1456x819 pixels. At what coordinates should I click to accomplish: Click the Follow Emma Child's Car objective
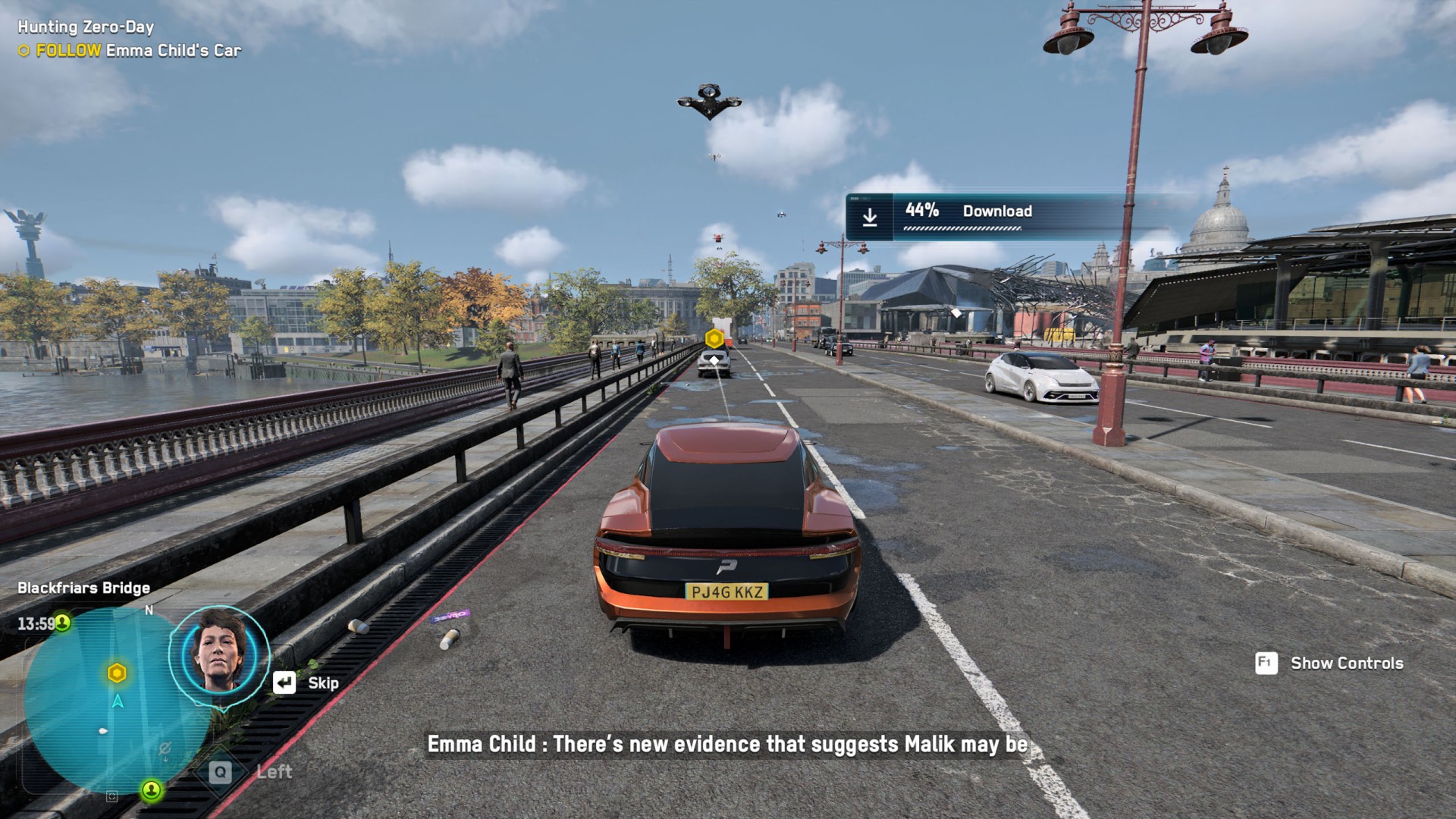pyautogui.click(x=130, y=51)
